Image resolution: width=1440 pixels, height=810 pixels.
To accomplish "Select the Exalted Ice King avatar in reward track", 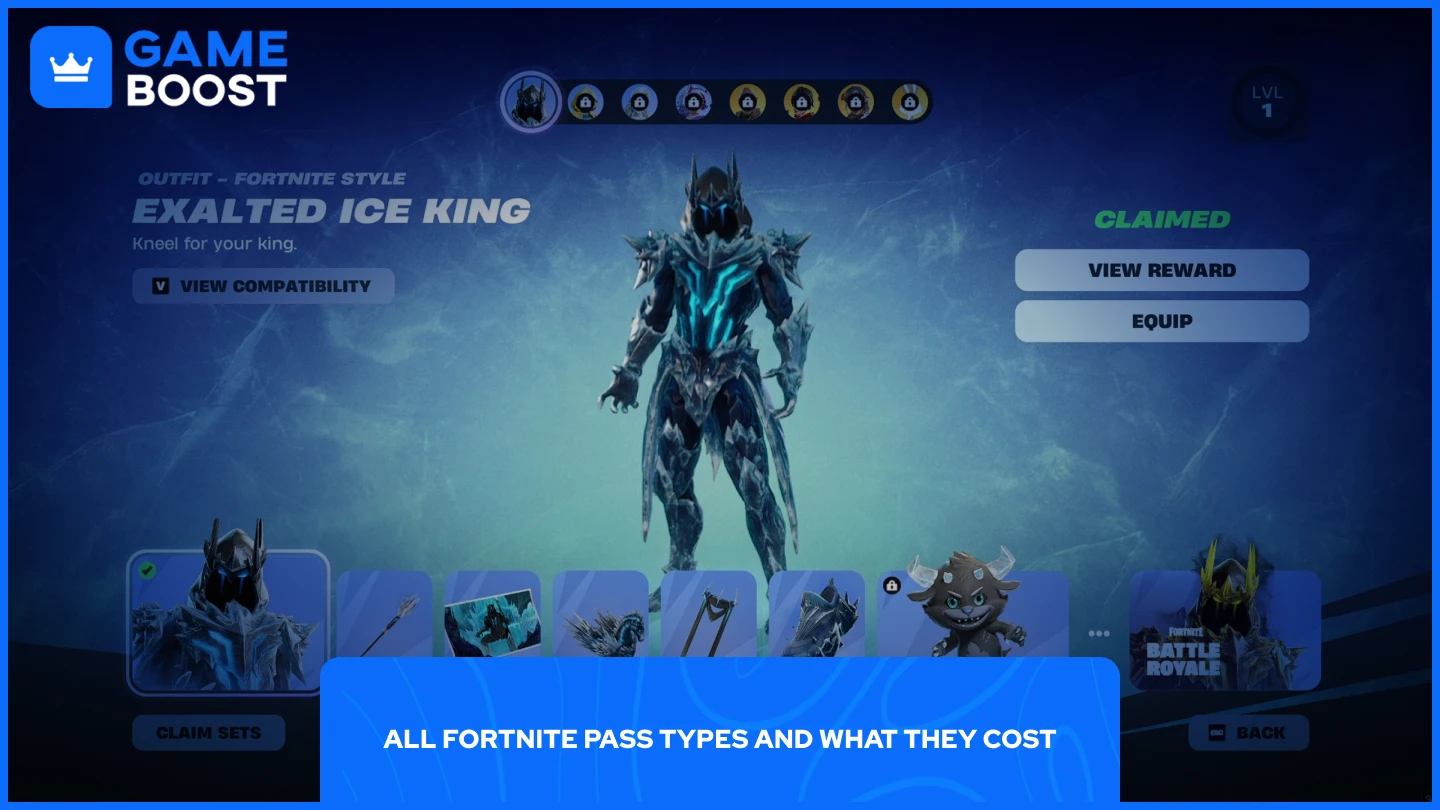I will (x=531, y=101).
